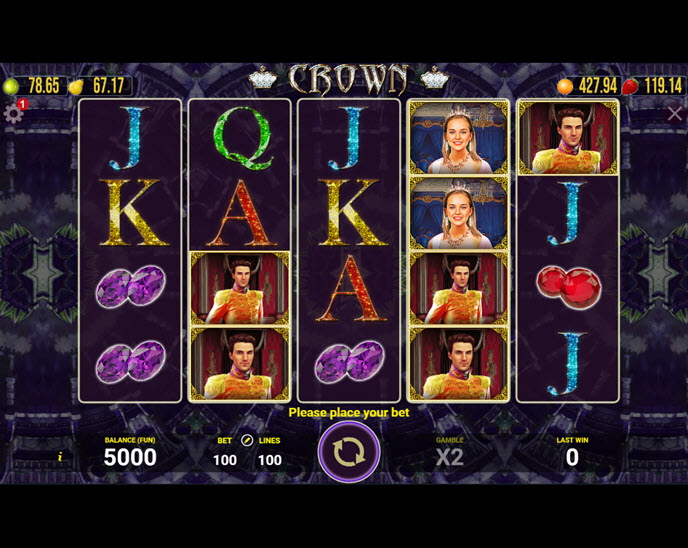Open the paytable info icon
This screenshot has height=548, width=688.
60,457
